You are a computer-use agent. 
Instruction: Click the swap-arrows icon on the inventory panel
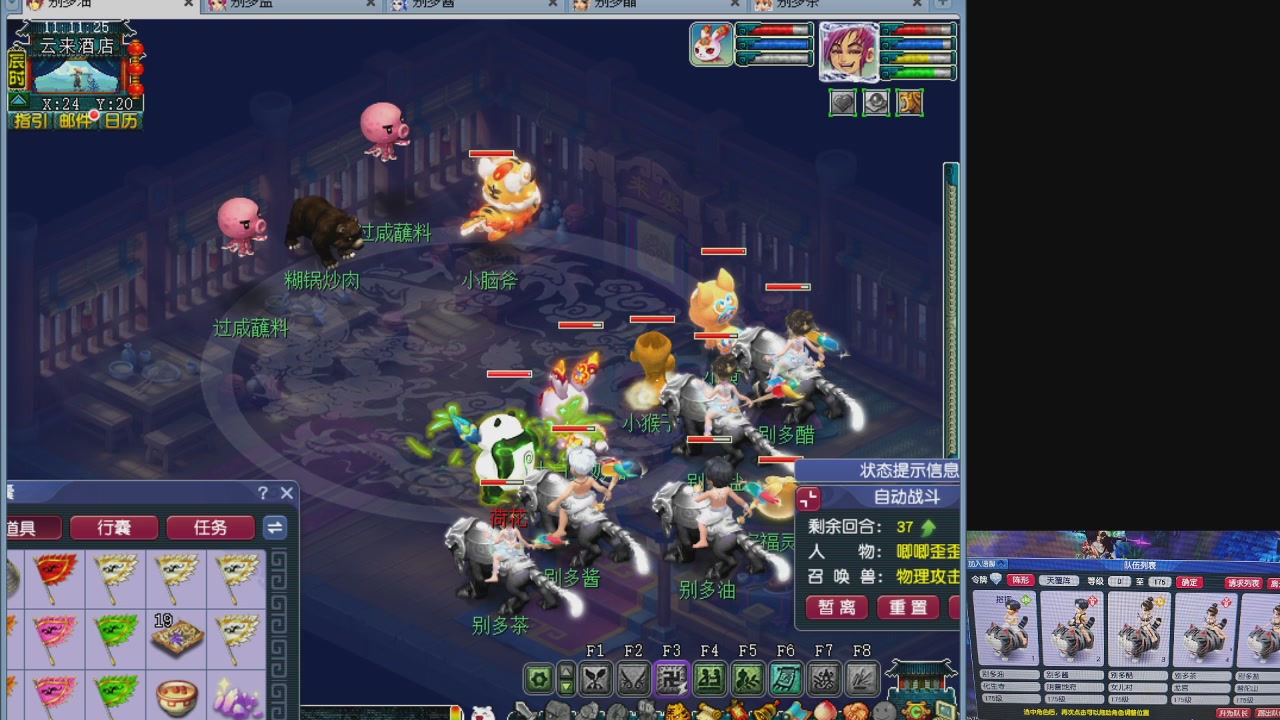(275, 527)
